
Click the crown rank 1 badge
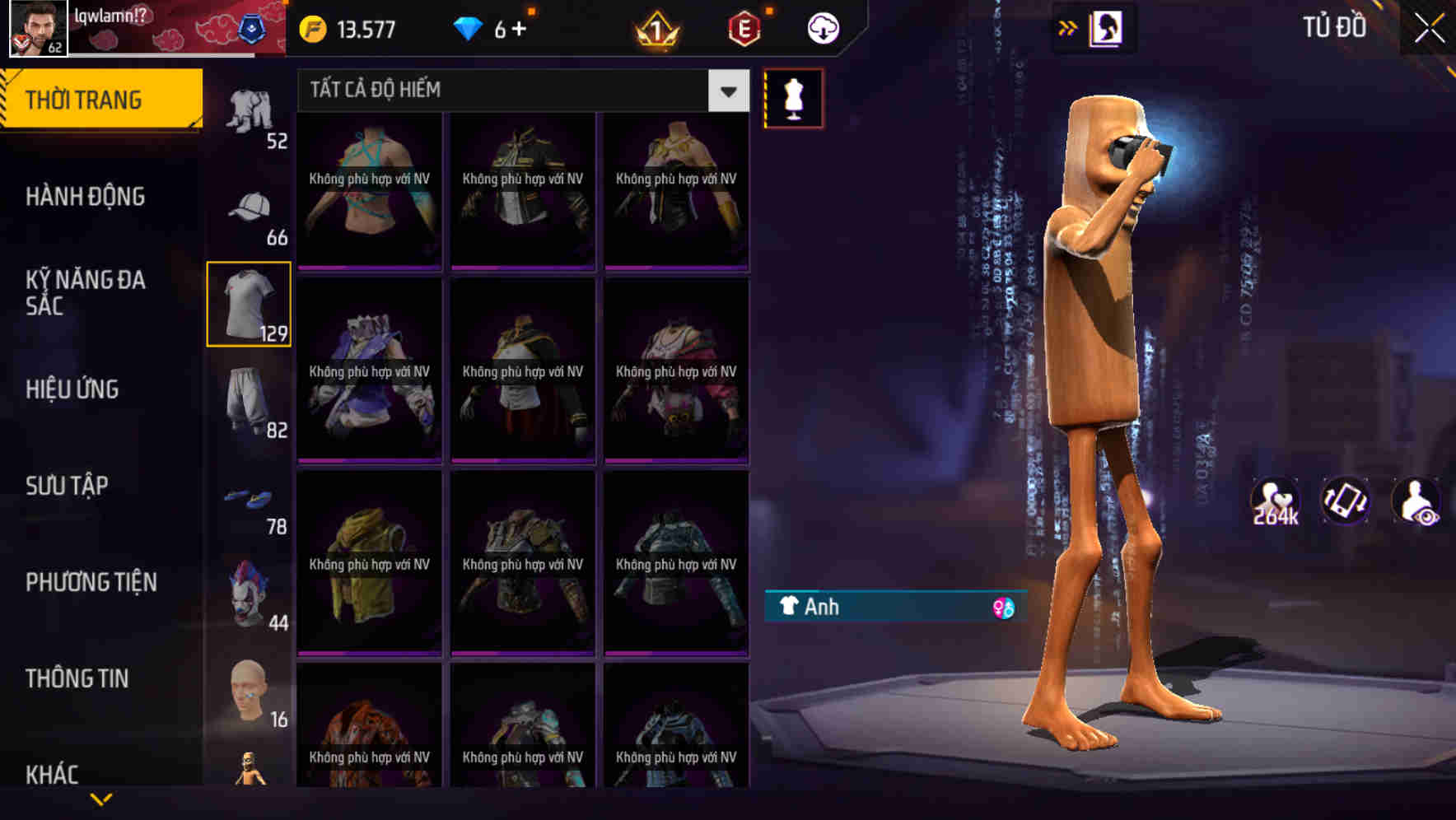pos(656,27)
